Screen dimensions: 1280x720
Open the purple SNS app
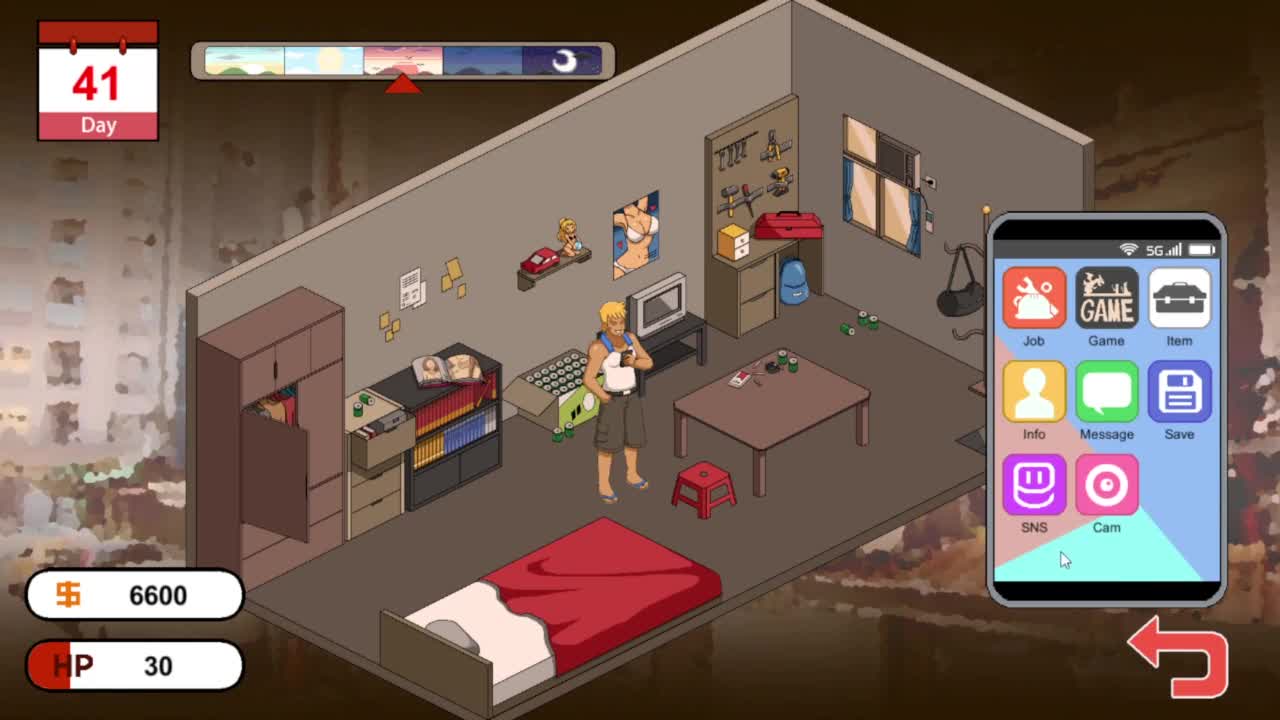pyautogui.click(x=1034, y=485)
